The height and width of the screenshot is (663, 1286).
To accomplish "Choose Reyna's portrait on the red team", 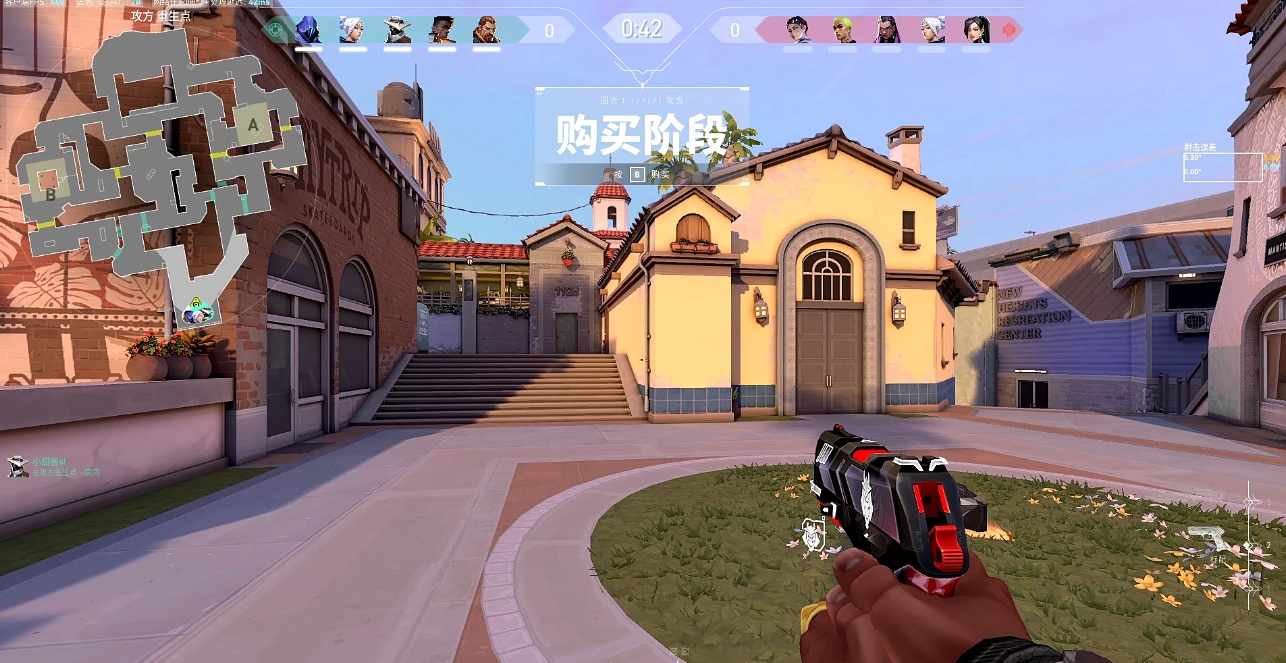I will [x=888, y=30].
